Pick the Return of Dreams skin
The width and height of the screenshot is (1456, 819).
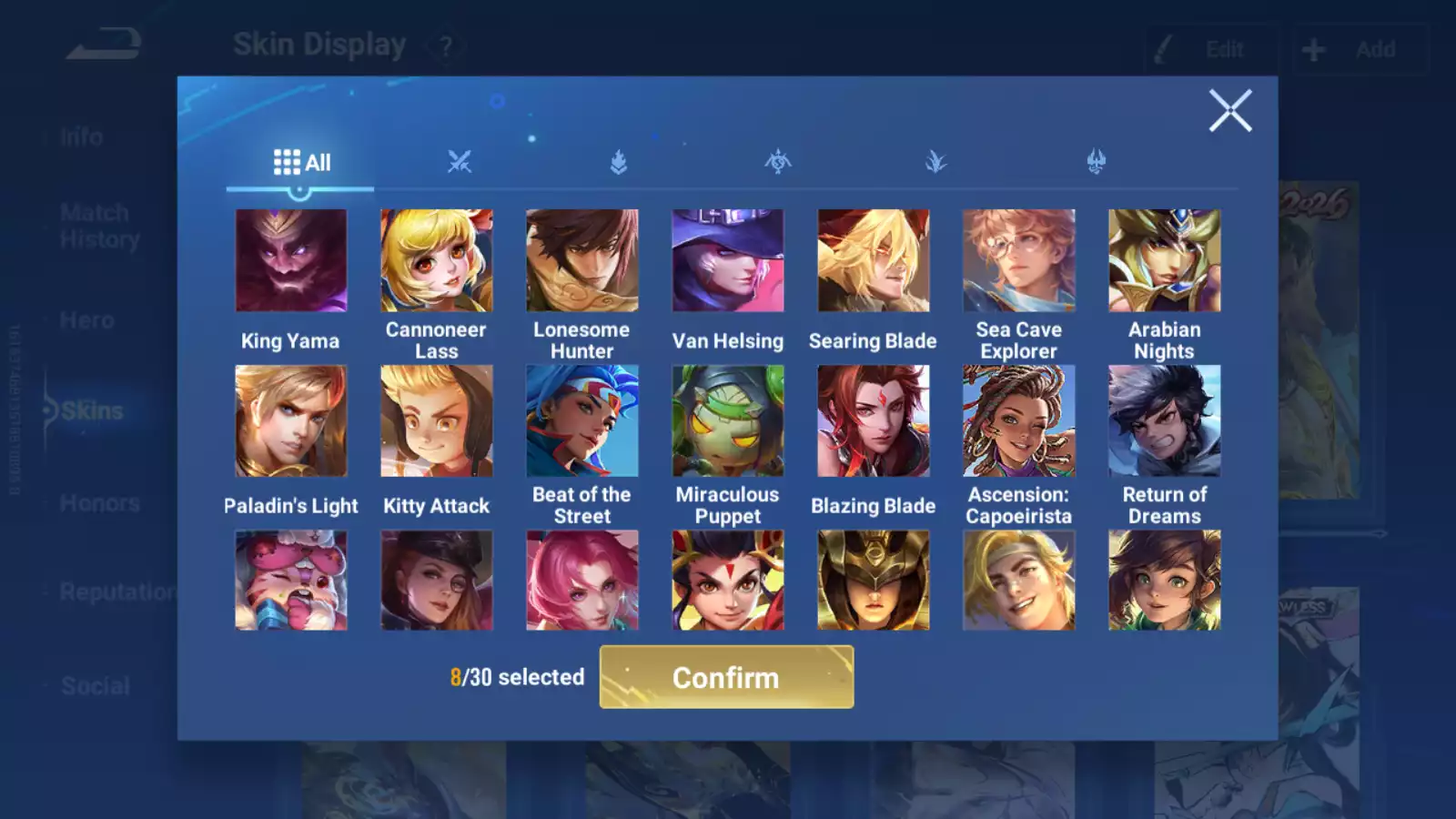(1165, 421)
